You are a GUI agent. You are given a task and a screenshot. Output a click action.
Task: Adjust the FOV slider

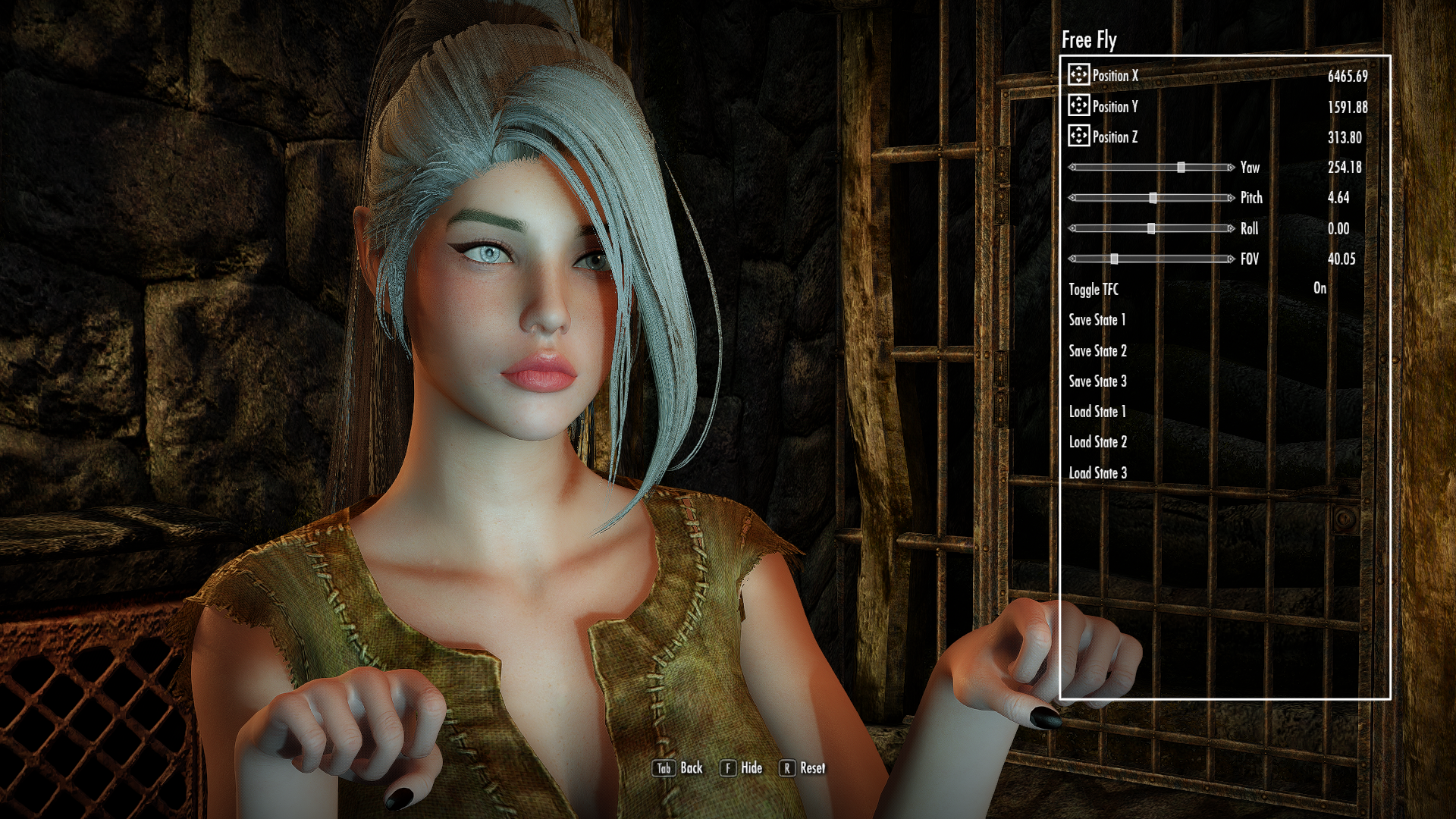(x=1114, y=259)
